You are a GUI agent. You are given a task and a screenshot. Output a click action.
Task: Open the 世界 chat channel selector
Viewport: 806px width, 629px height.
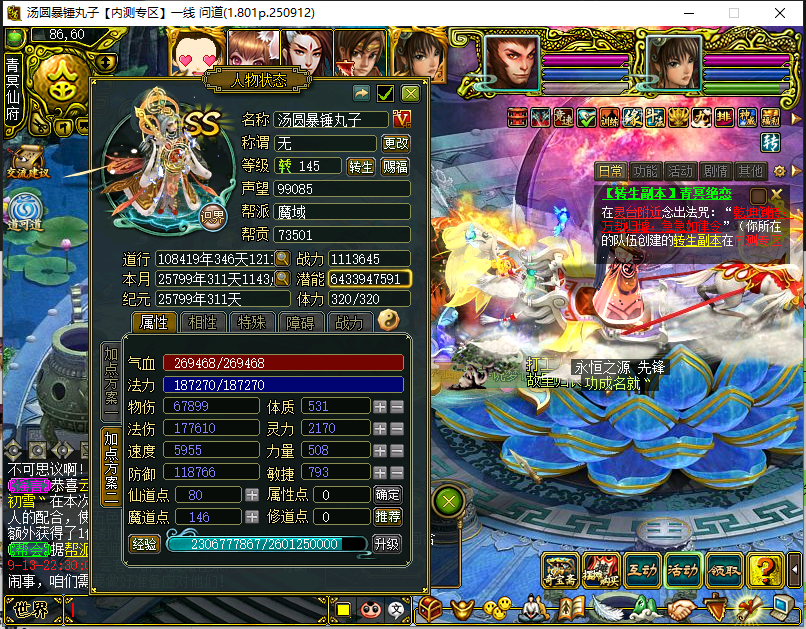pos(26,608)
